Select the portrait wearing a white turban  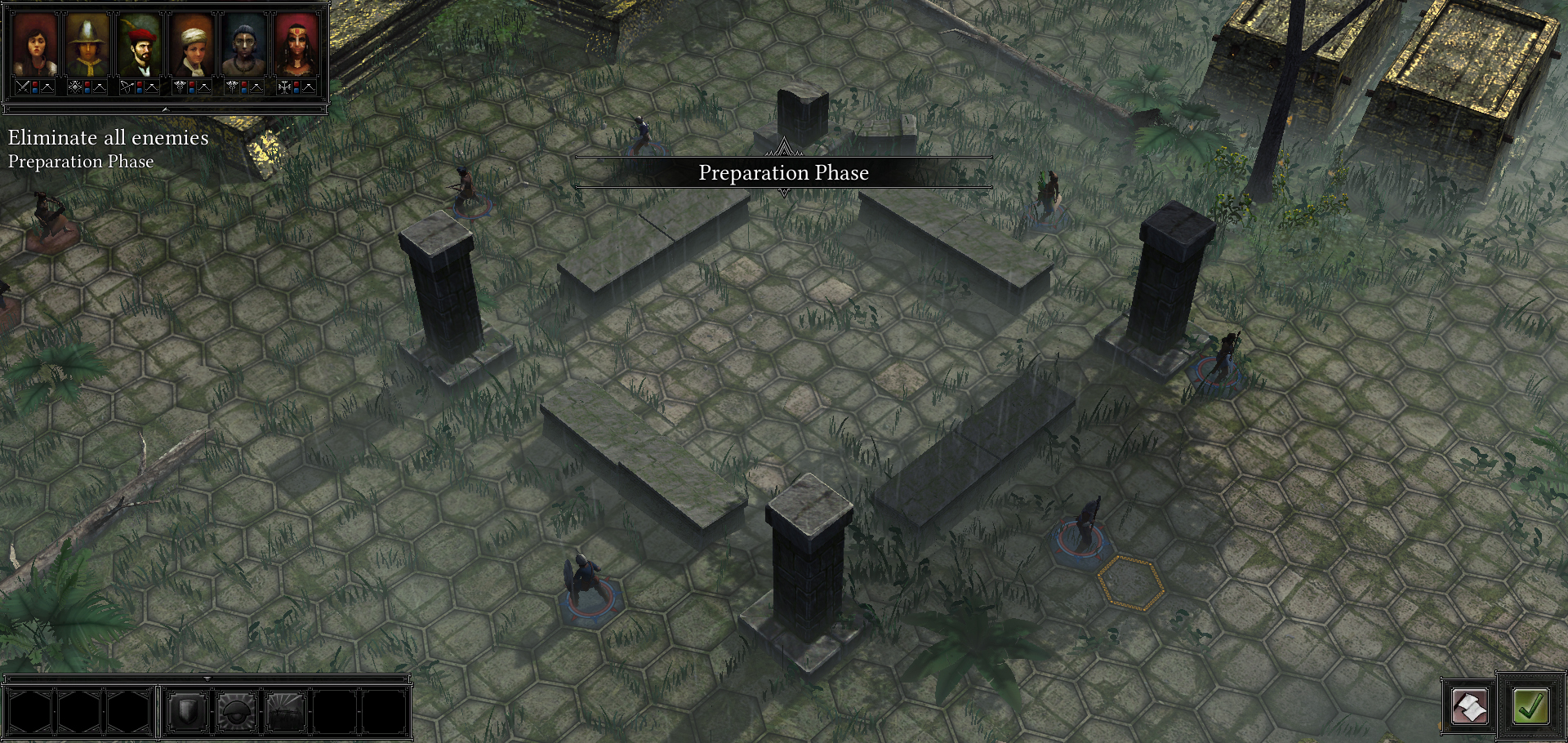(x=192, y=47)
